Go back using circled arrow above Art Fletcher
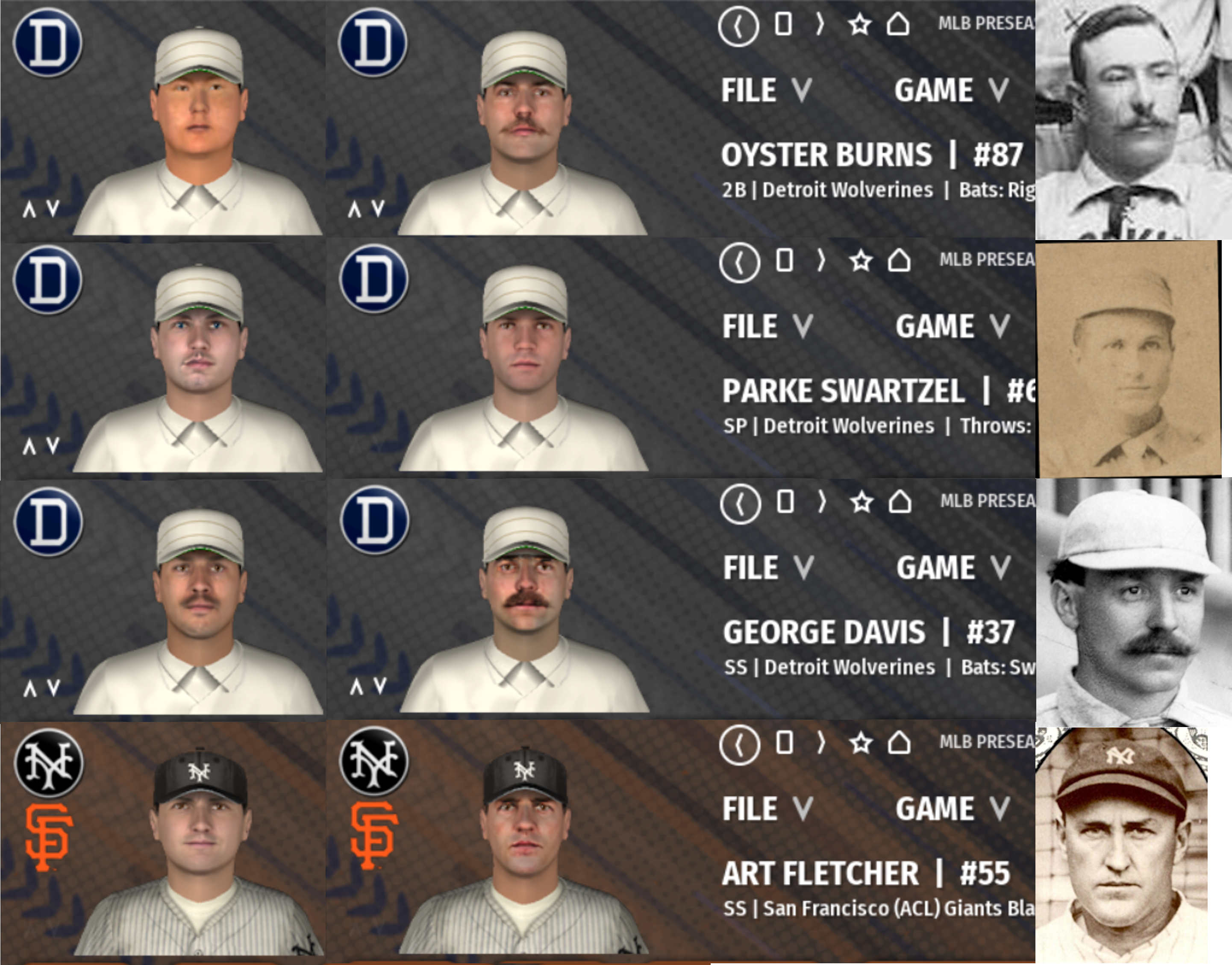 739,745
